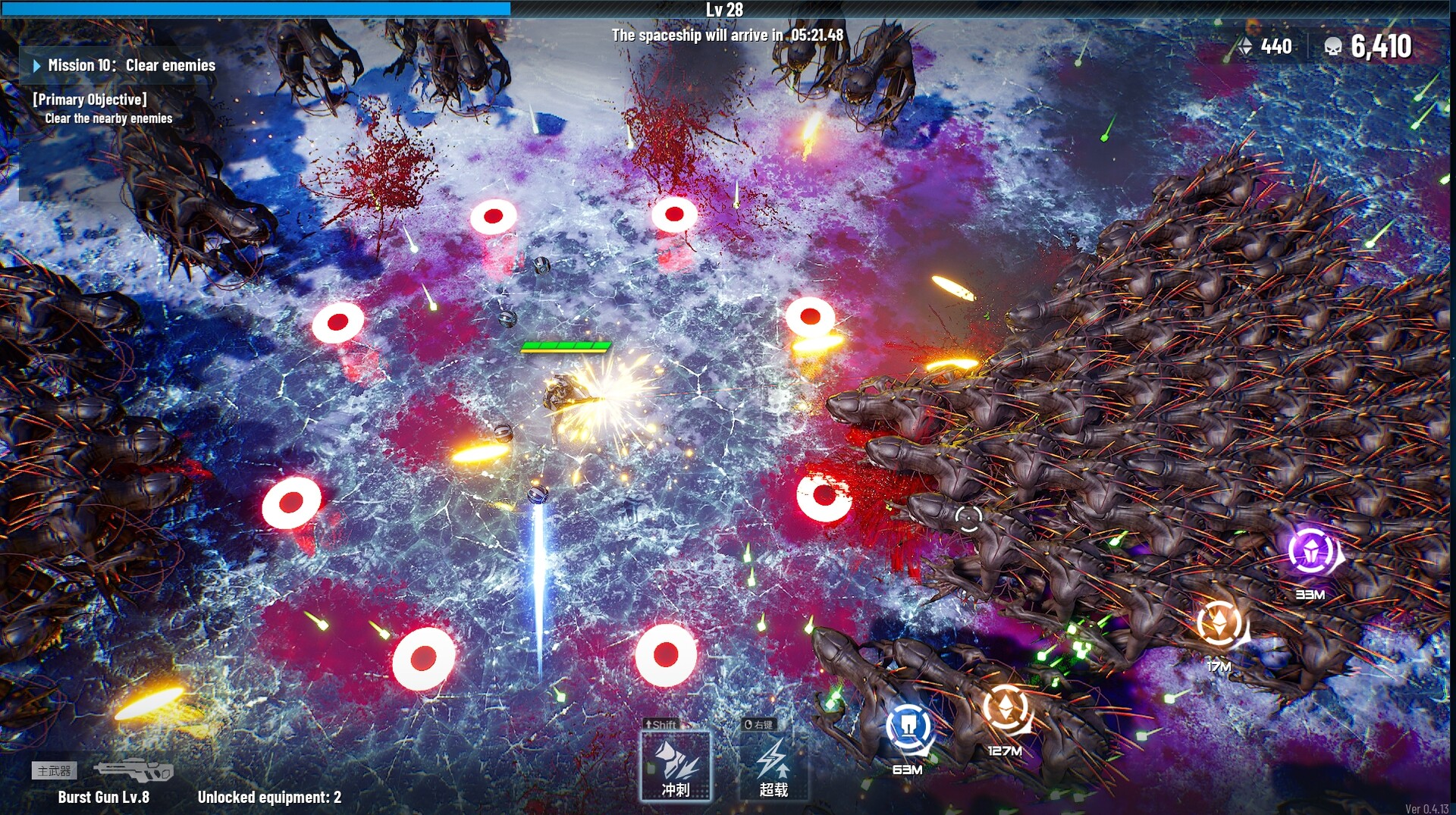Expand the Mission 10 objective panel arrow

[x=36, y=65]
